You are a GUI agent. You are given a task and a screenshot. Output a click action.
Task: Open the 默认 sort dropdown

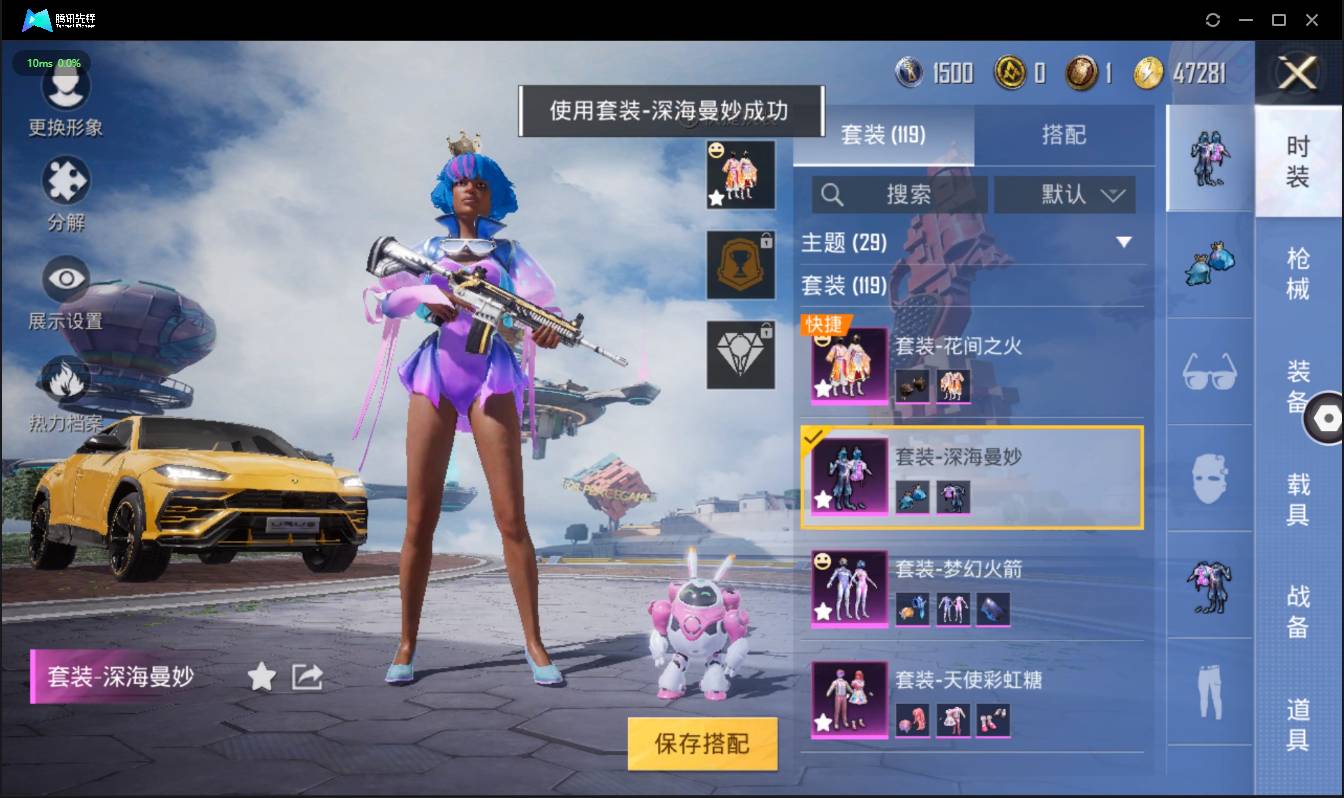[1064, 195]
